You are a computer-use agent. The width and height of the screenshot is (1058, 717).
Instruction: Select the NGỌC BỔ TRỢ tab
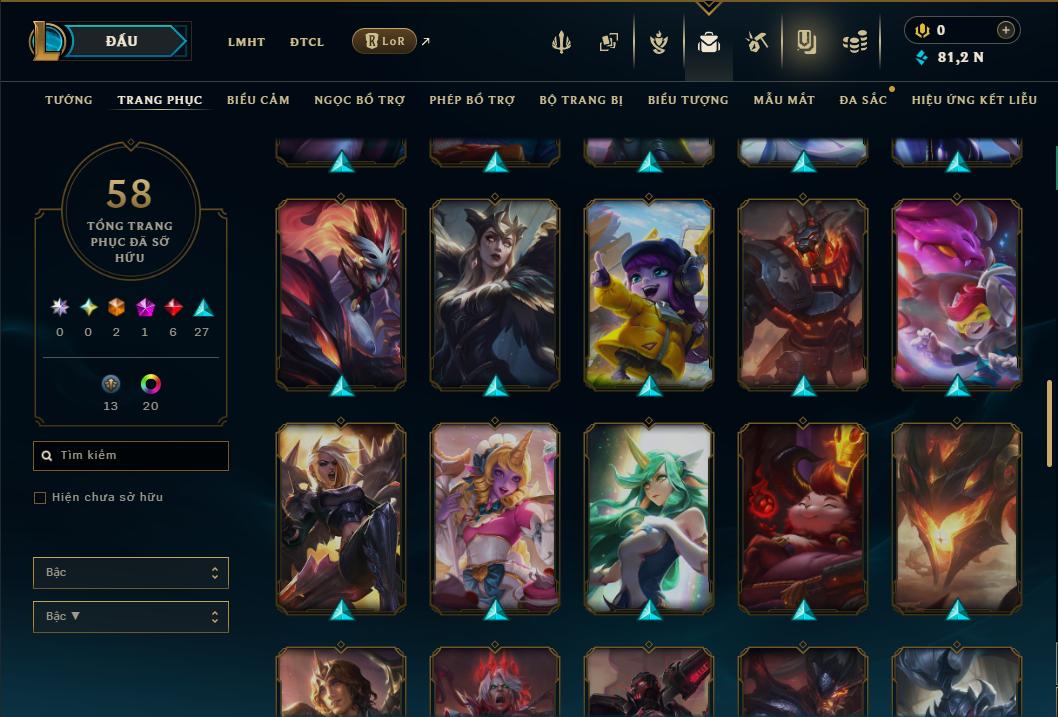click(x=360, y=100)
